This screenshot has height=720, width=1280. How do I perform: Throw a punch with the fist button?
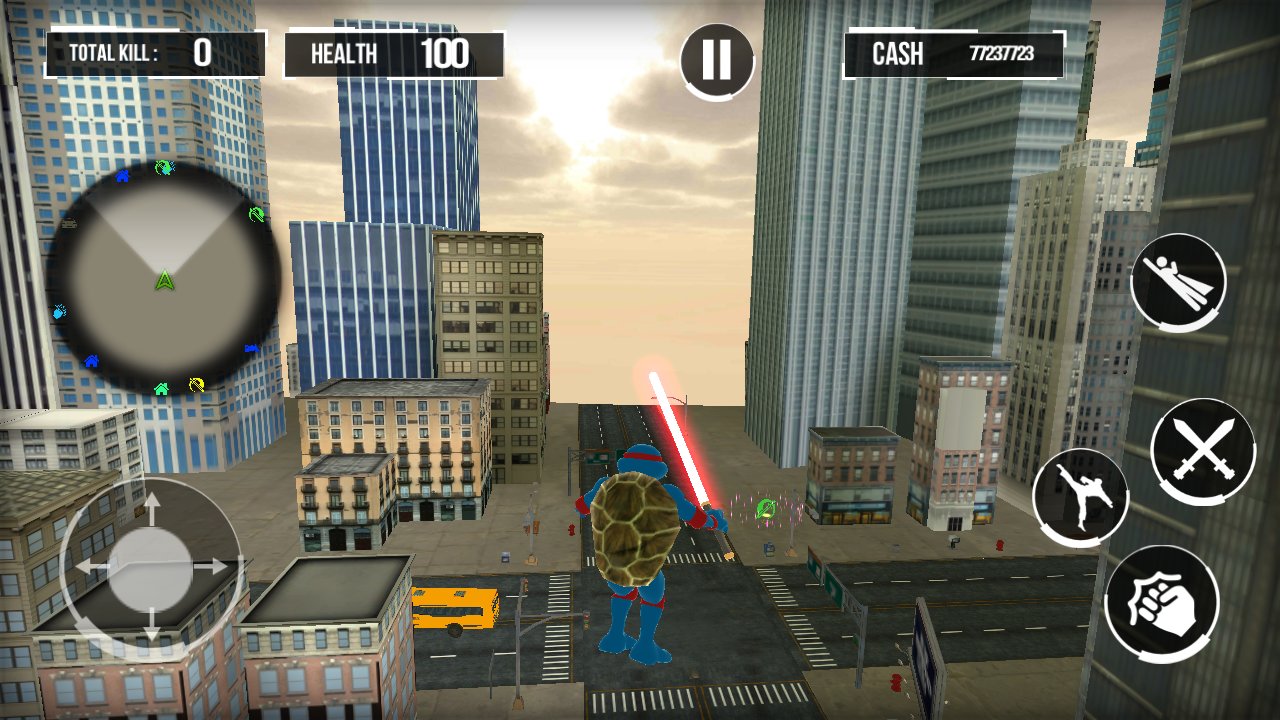tap(1162, 602)
